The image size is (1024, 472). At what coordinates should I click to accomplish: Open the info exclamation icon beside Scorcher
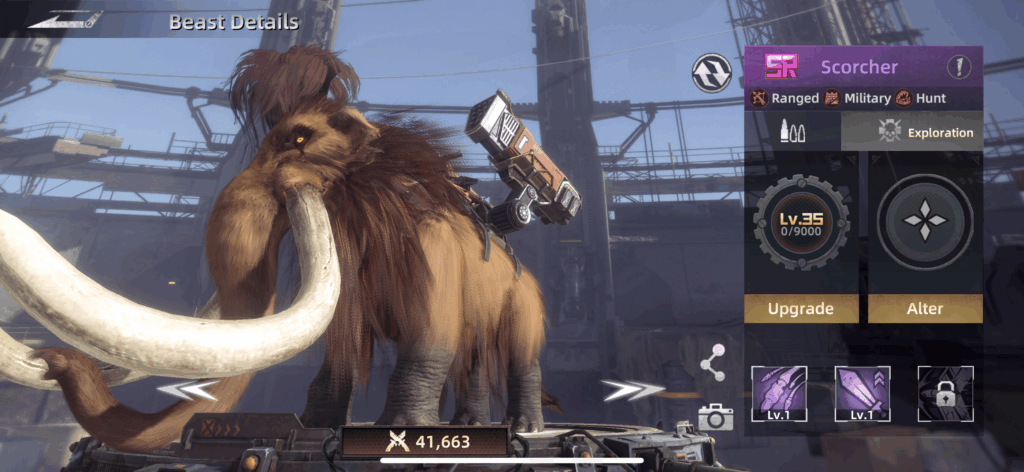click(960, 67)
